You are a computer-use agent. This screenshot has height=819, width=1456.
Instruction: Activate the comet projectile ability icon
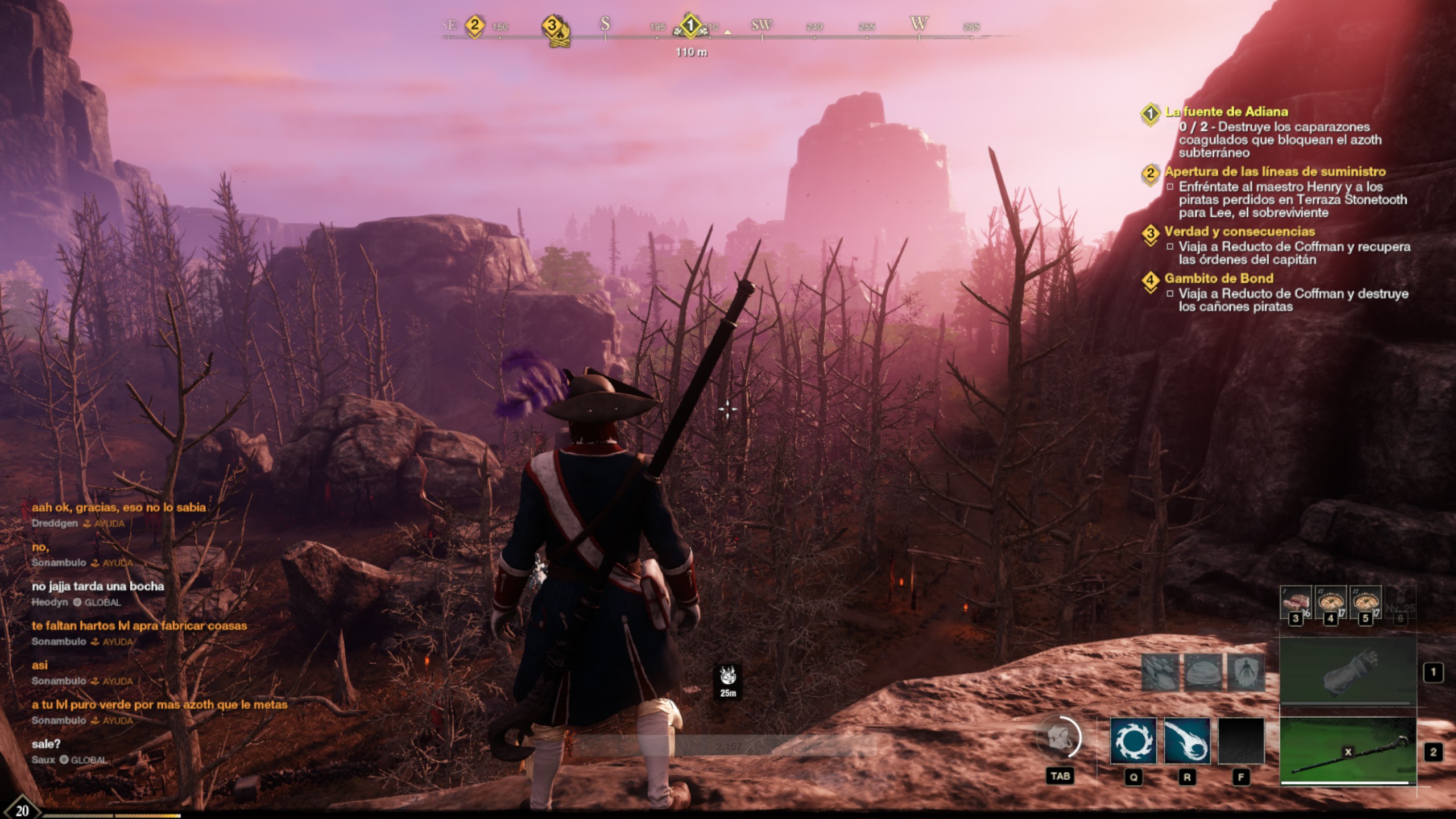(x=1187, y=741)
